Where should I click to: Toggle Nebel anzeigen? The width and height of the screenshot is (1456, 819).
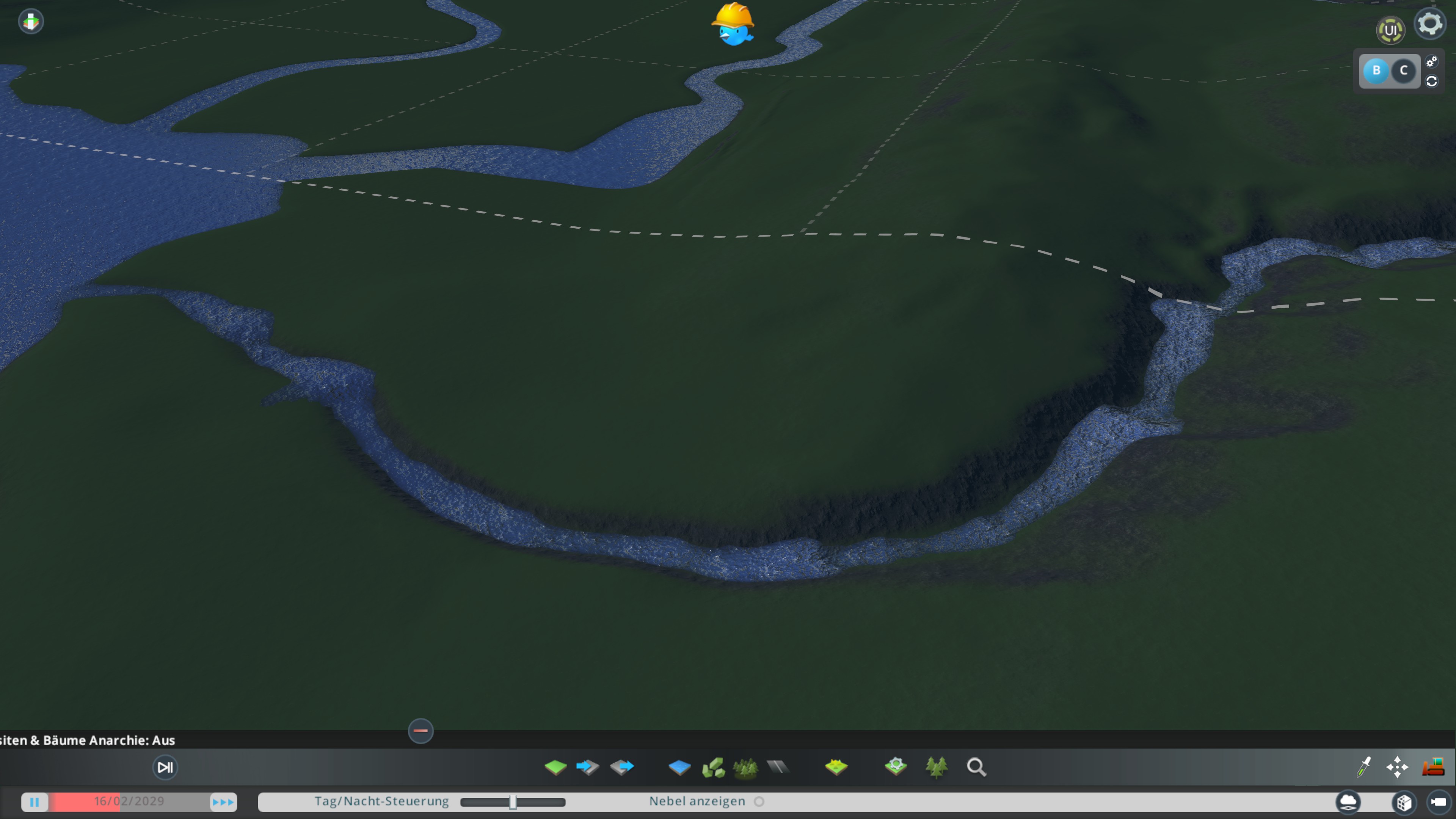click(x=759, y=801)
